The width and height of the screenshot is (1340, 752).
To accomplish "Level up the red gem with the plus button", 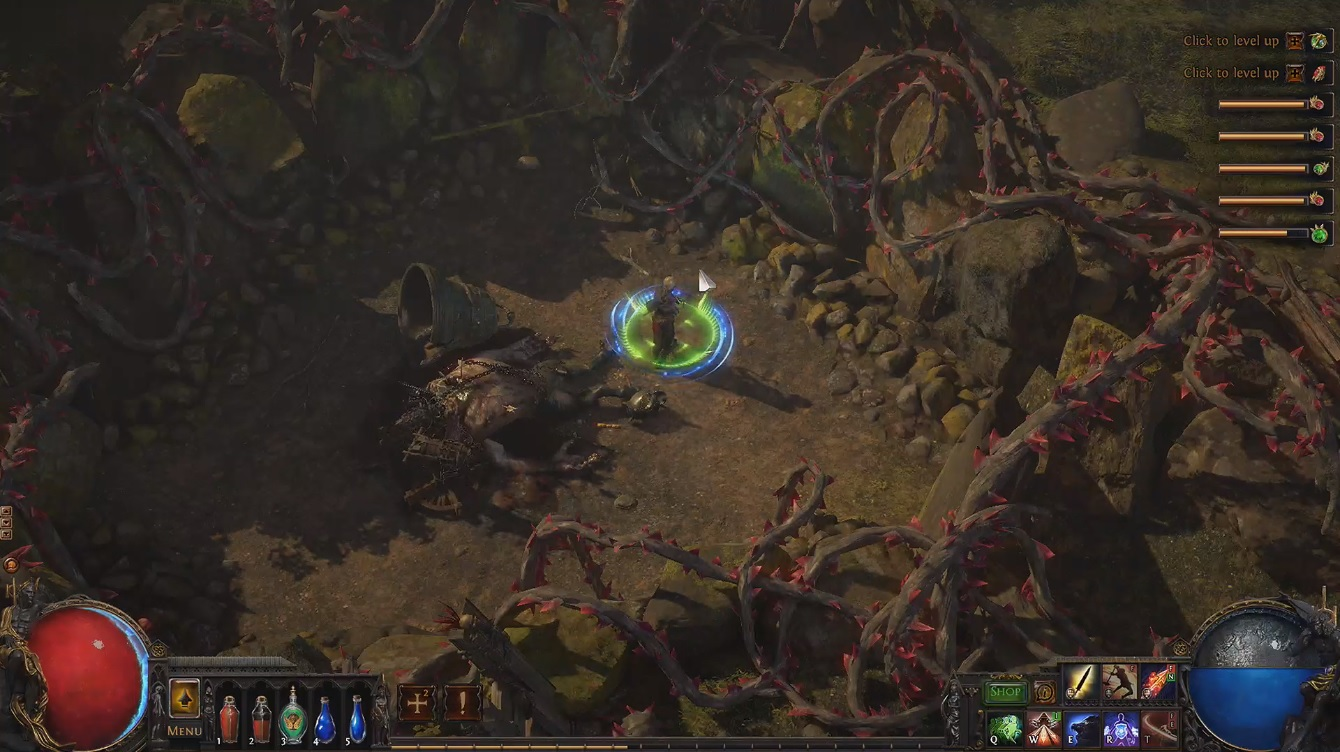I will 1296,73.
